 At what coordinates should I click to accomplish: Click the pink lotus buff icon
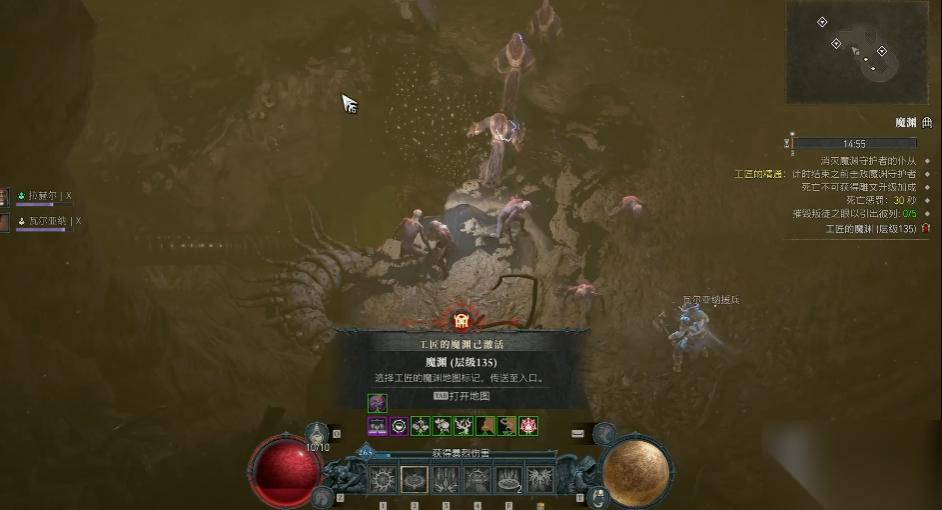pyautogui.click(x=529, y=425)
